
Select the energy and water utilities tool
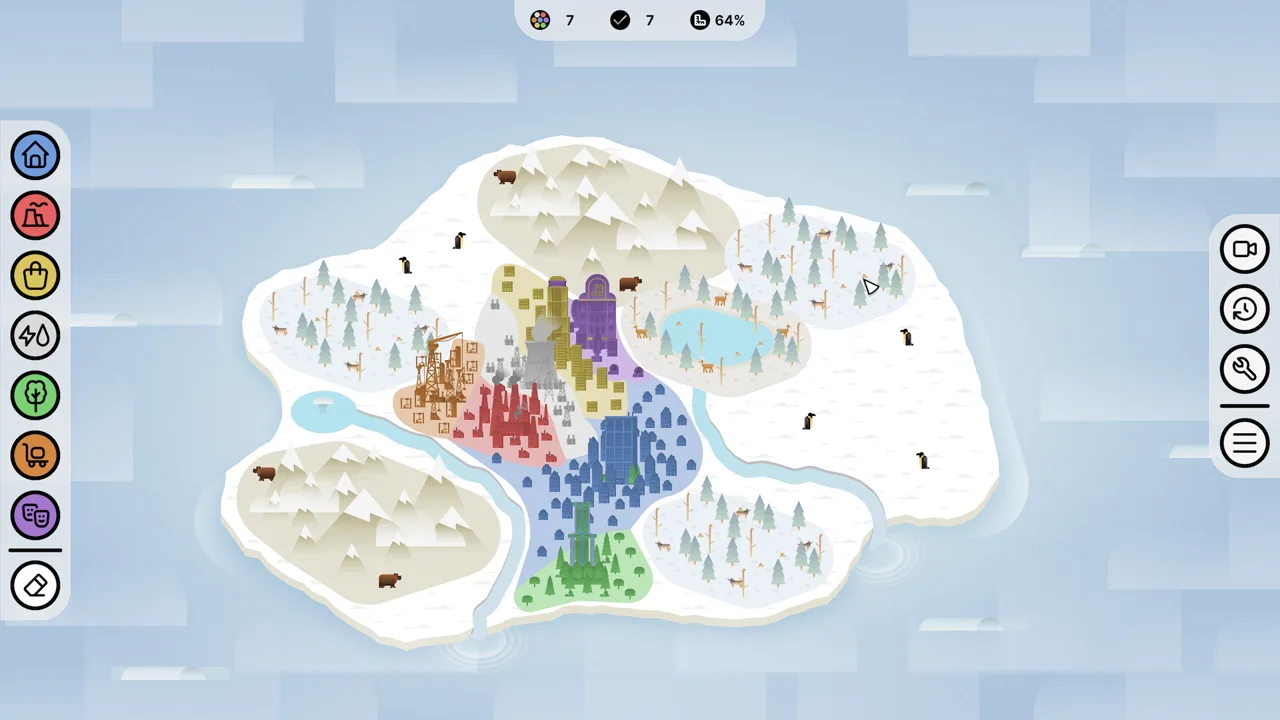[36, 335]
